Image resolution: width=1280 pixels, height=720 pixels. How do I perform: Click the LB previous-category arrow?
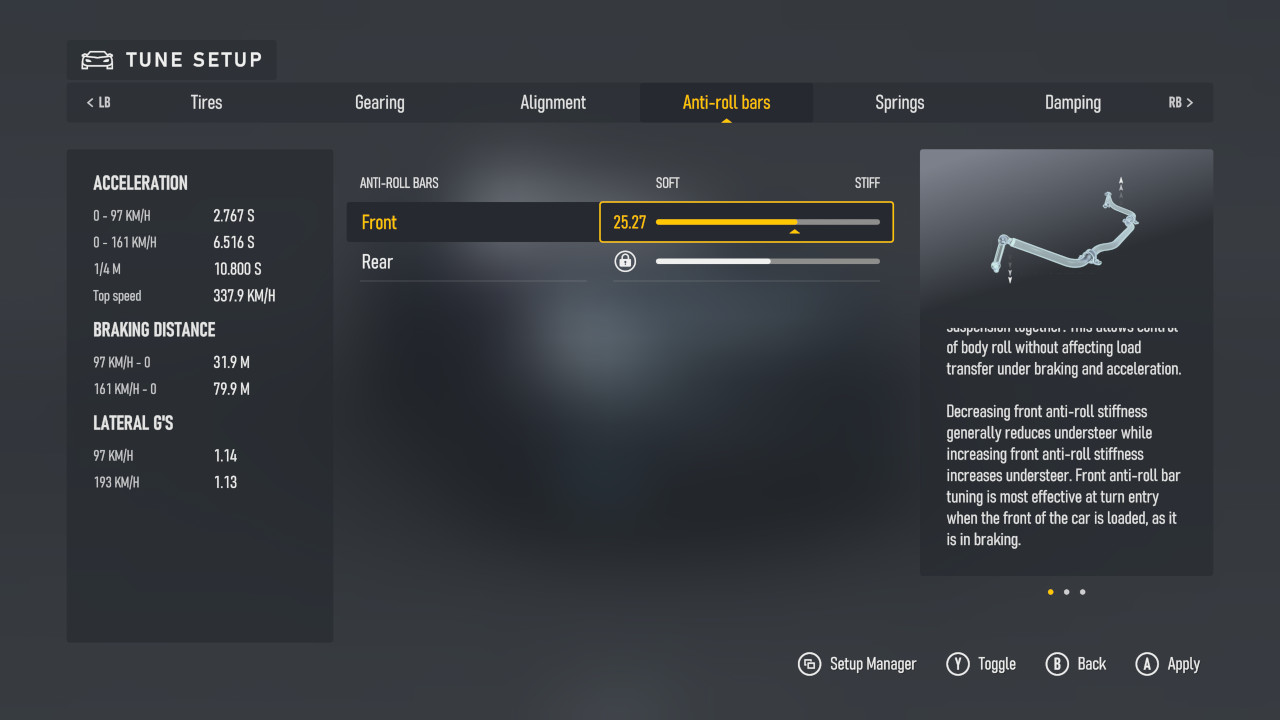point(97,102)
